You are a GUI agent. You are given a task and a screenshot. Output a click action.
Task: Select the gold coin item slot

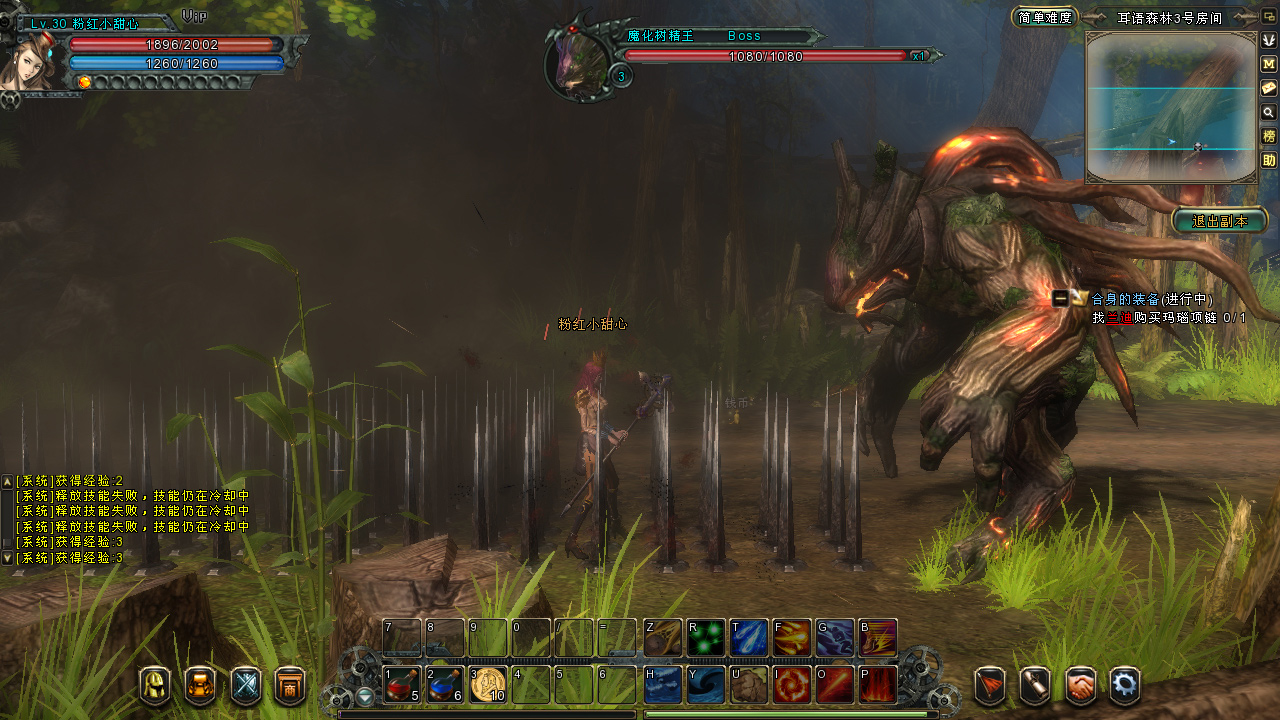click(x=488, y=685)
